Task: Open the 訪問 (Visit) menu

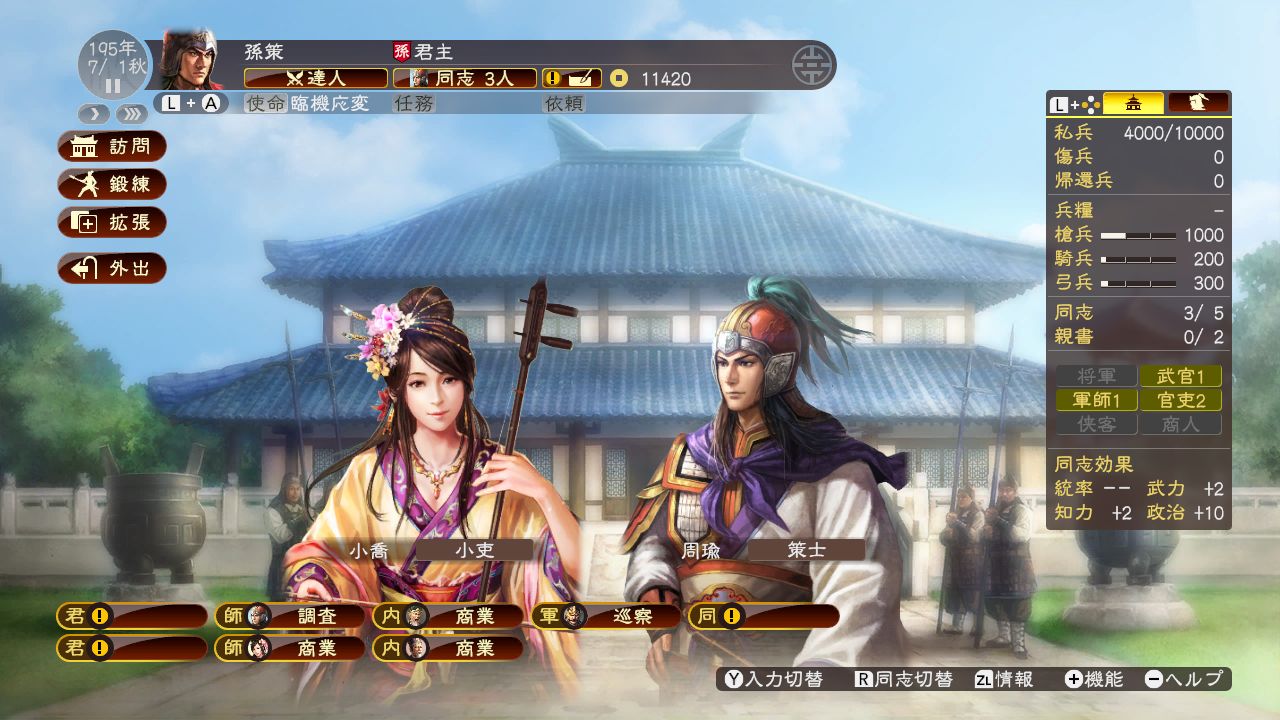Action: (x=112, y=146)
